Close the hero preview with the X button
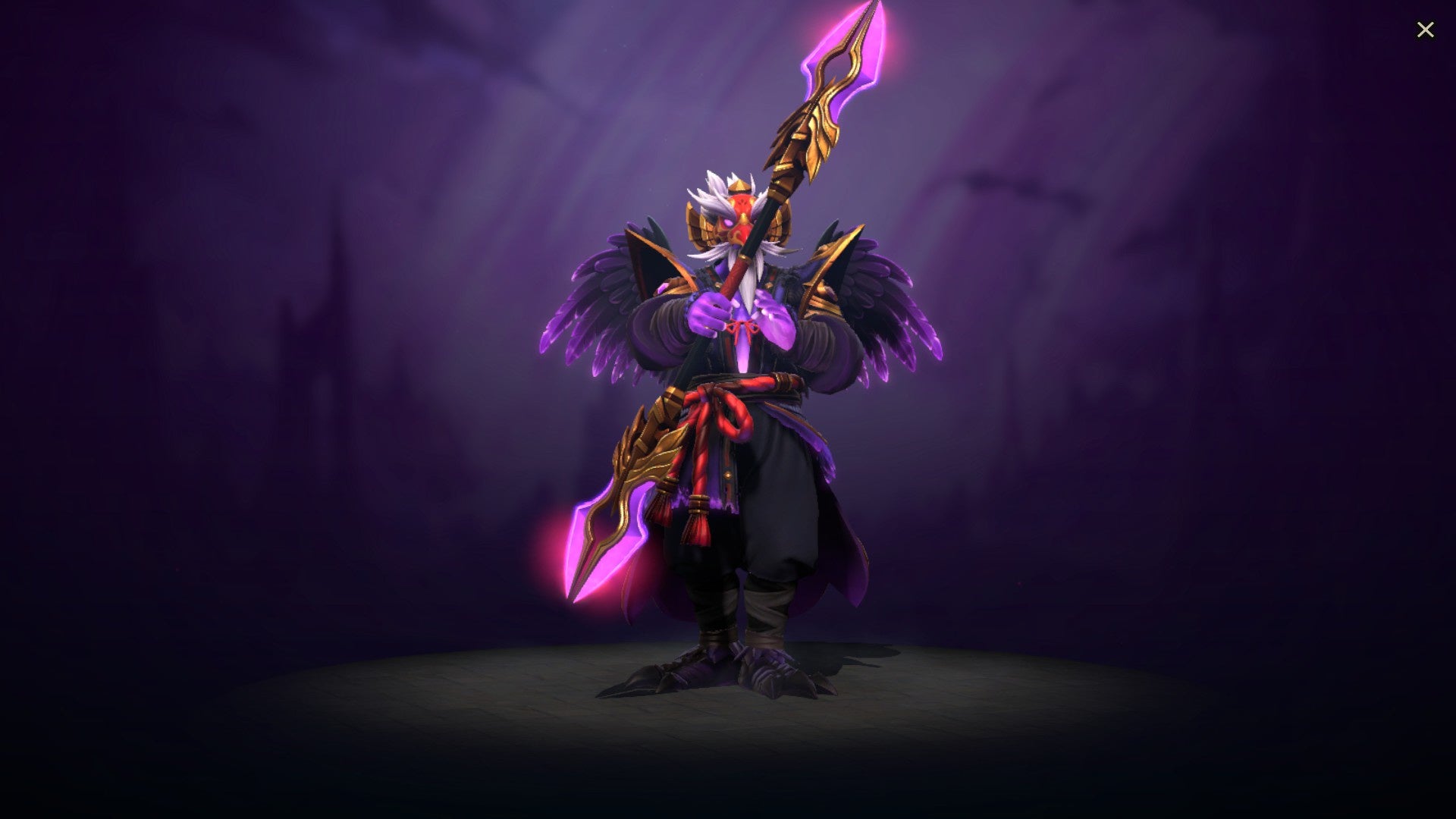This screenshot has width=1456, height=819. coord(1426,29)
